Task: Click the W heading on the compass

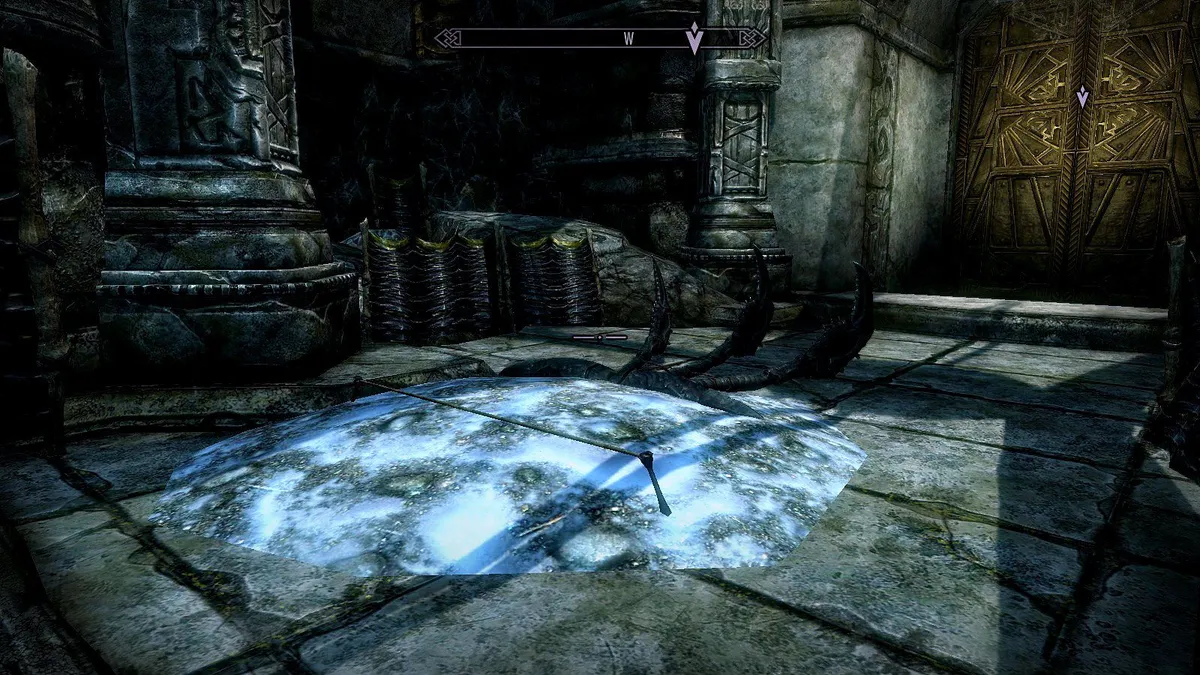Action: click(x=629, y=39)
